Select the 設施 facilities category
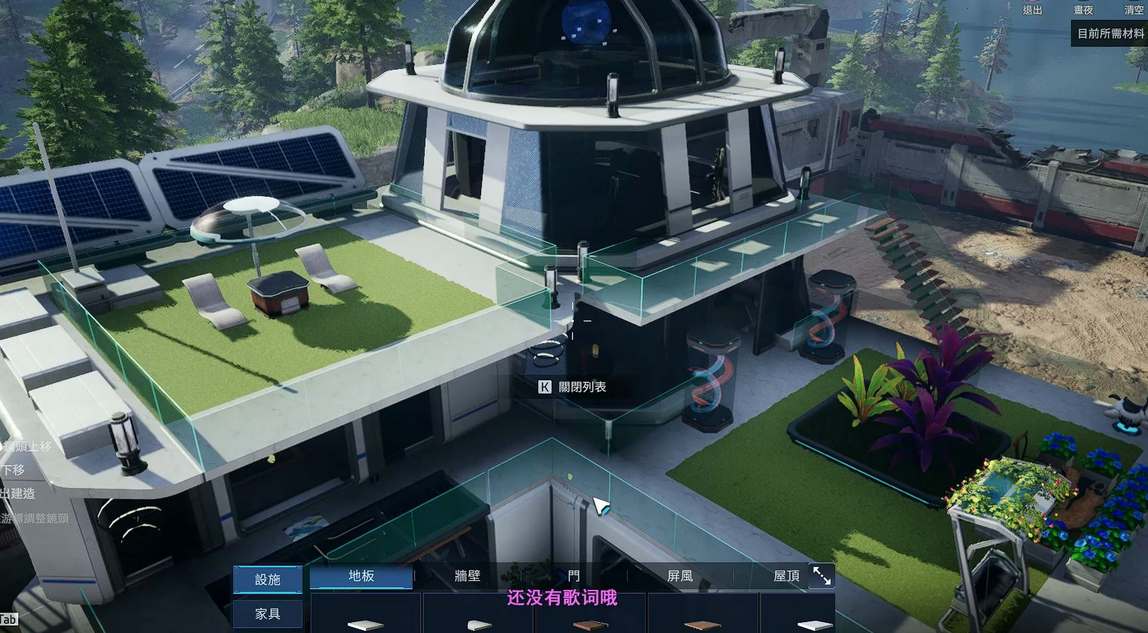Image resolution: width=1148 pixels, height=633 pixels. (268, 579)
